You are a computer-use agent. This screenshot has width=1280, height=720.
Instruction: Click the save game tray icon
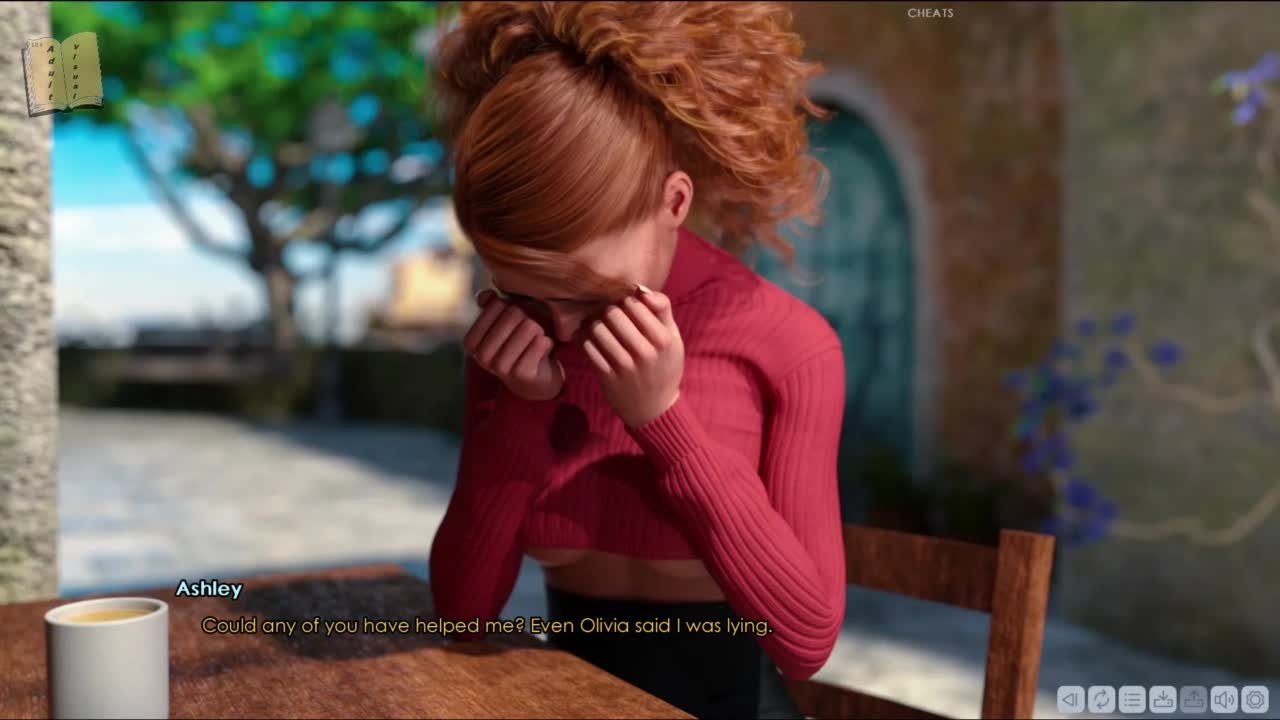(1163, 699)
